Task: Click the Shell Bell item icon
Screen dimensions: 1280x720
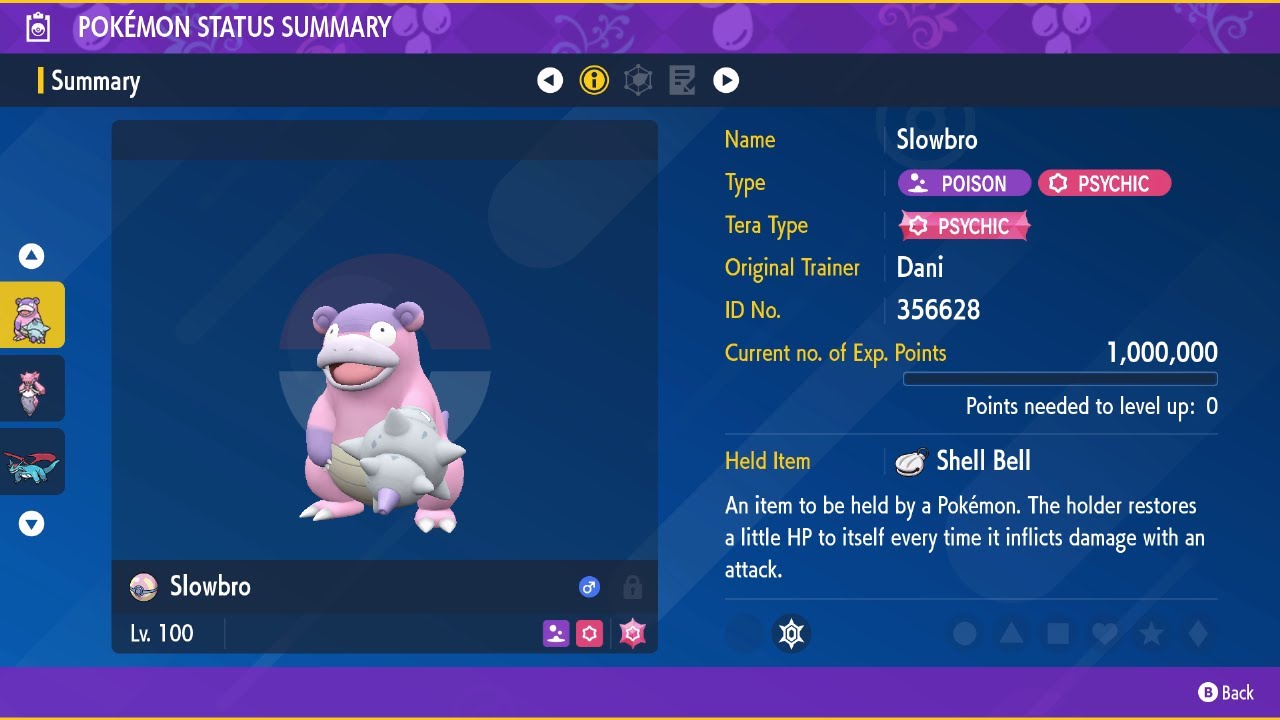Action: click(x=908, y=460)
